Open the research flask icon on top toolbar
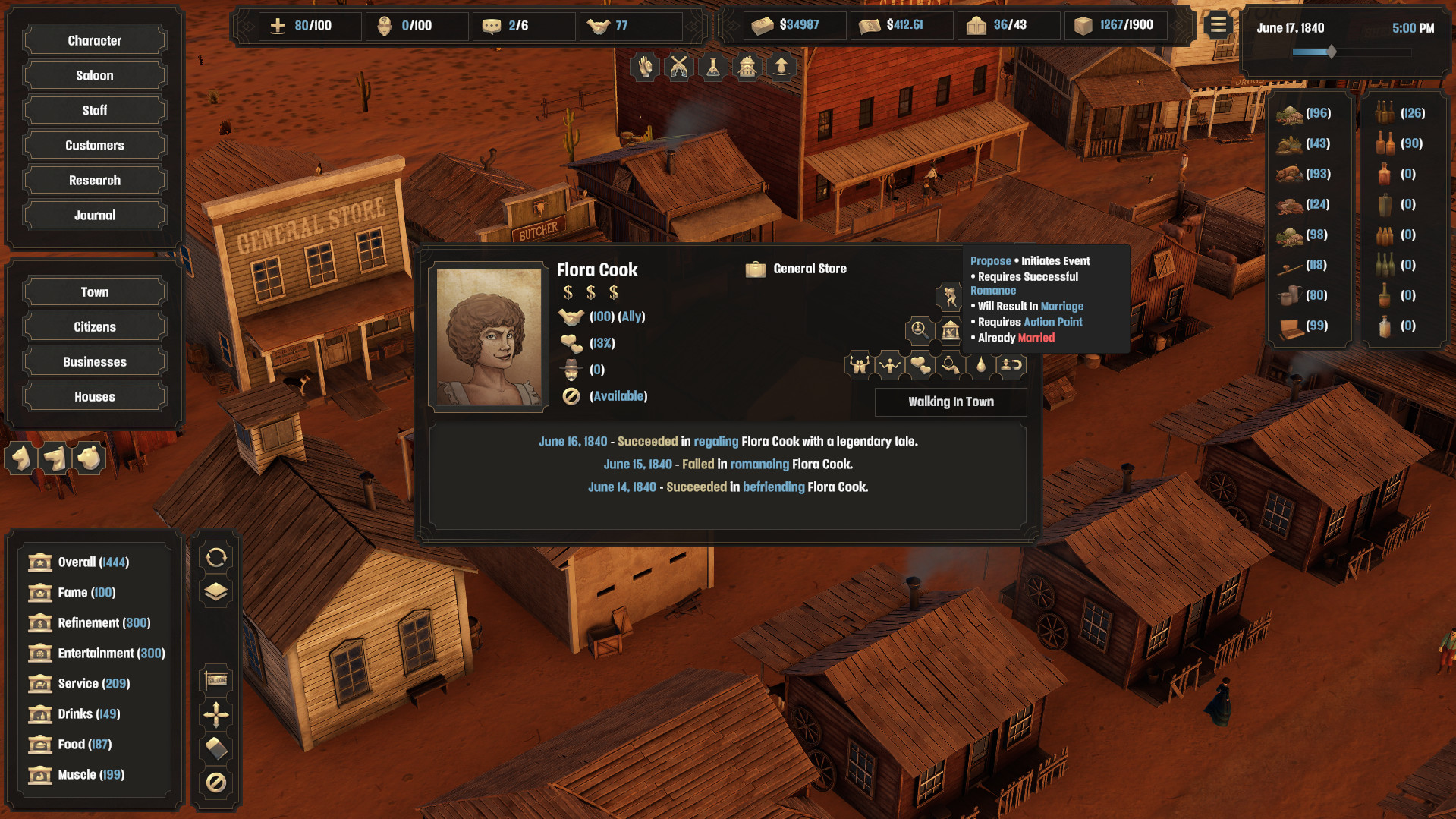Screen dimensions: 1456x819 (712, 67)
